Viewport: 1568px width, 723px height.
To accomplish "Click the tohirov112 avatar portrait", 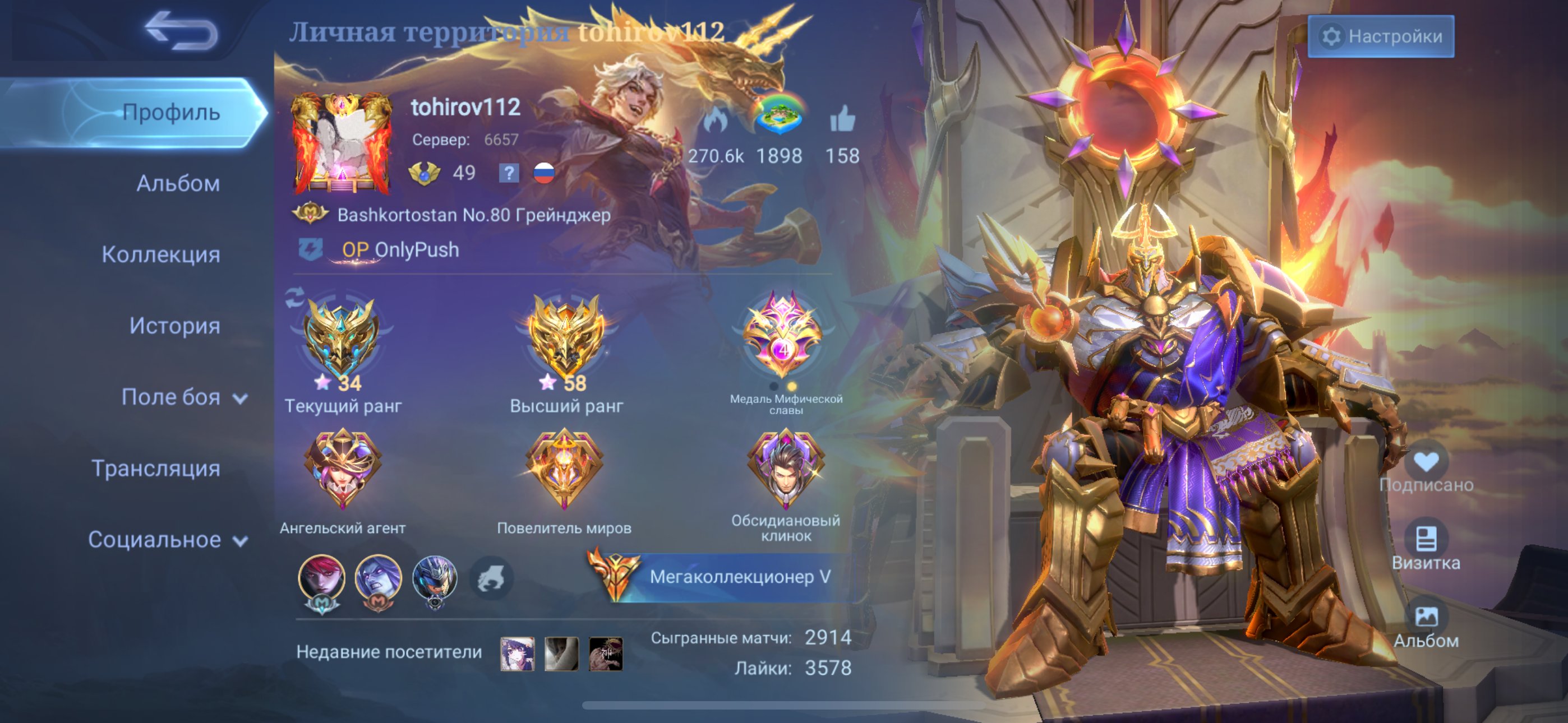I will click(x=342, y=143).
